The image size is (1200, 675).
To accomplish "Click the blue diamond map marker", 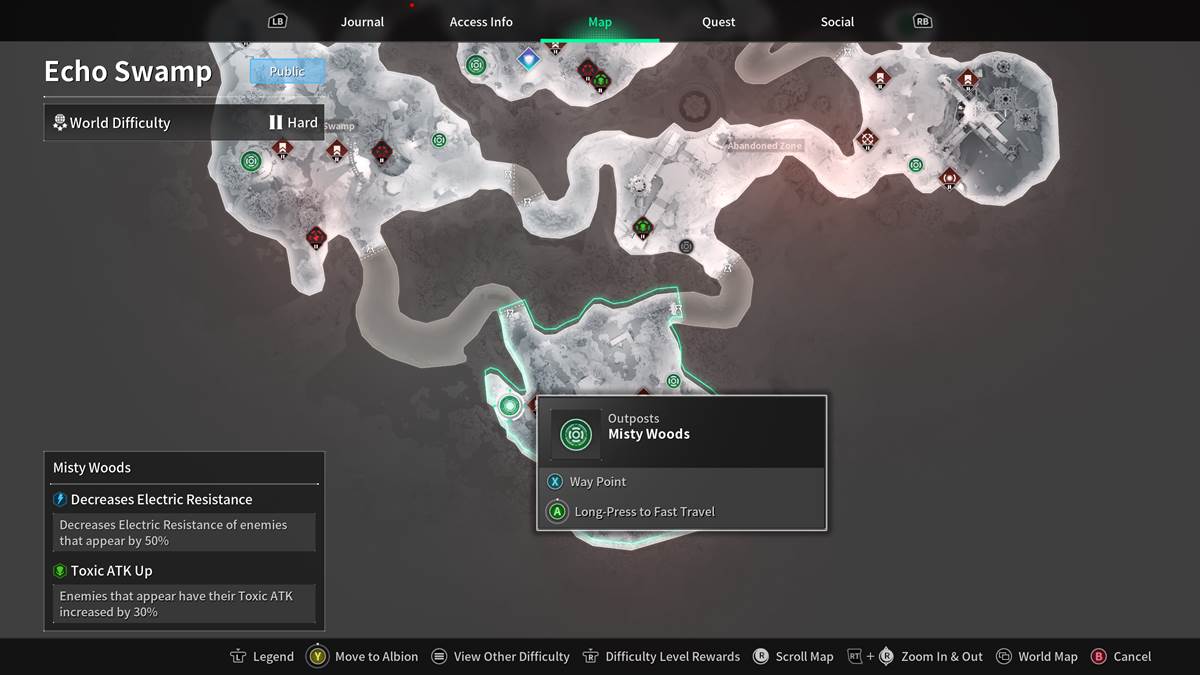I will 527,60.
